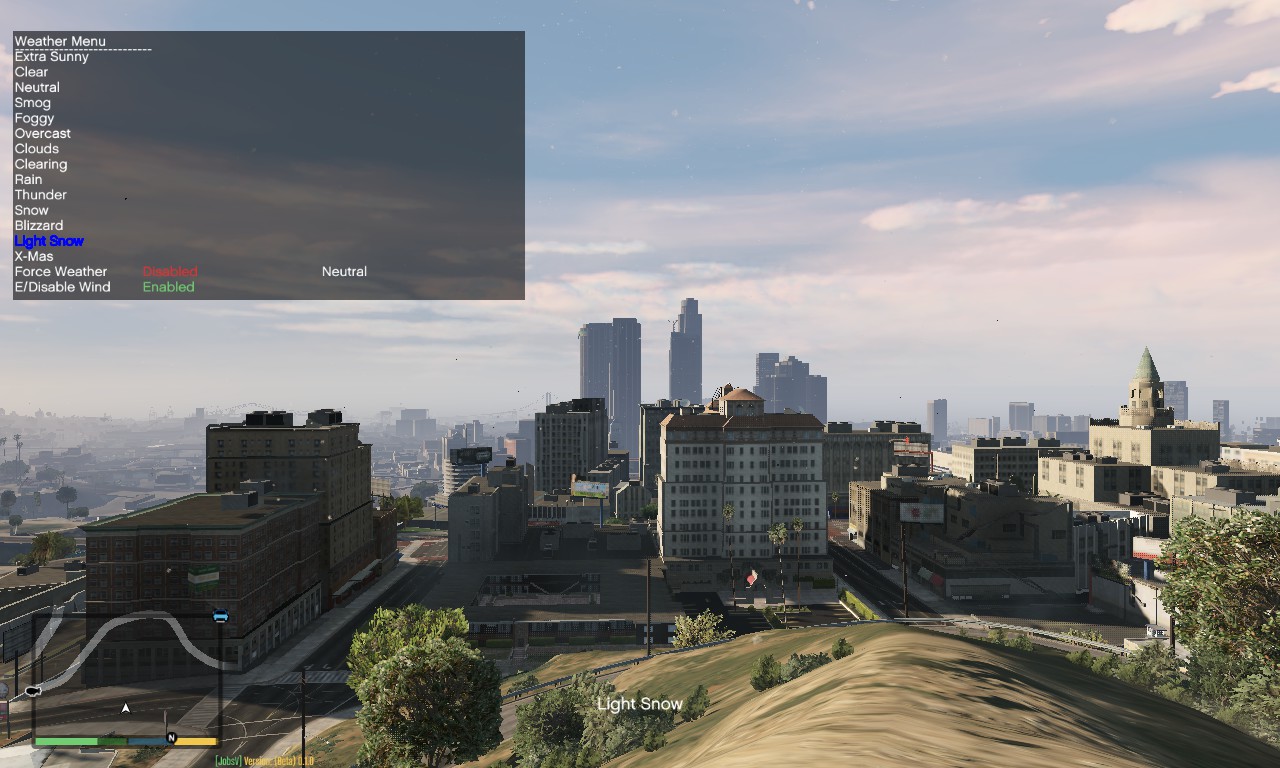Click the blue car blip on the minimap

219,616
